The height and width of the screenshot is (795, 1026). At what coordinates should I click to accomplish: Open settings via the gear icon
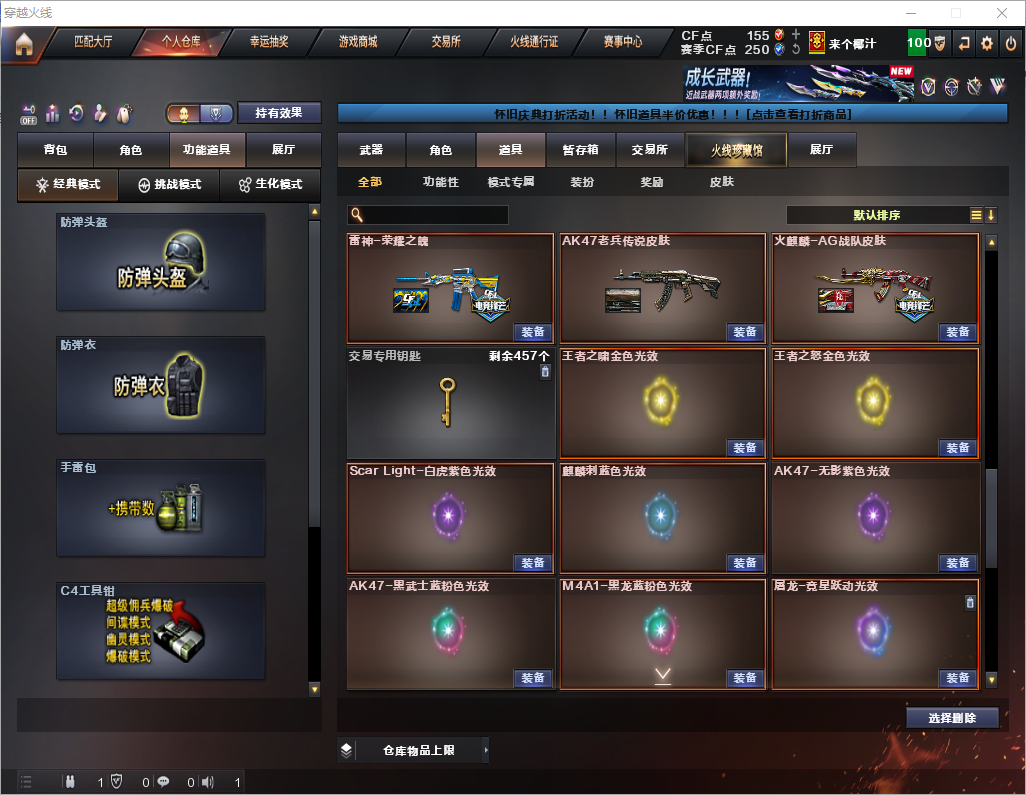click(987, 44)
